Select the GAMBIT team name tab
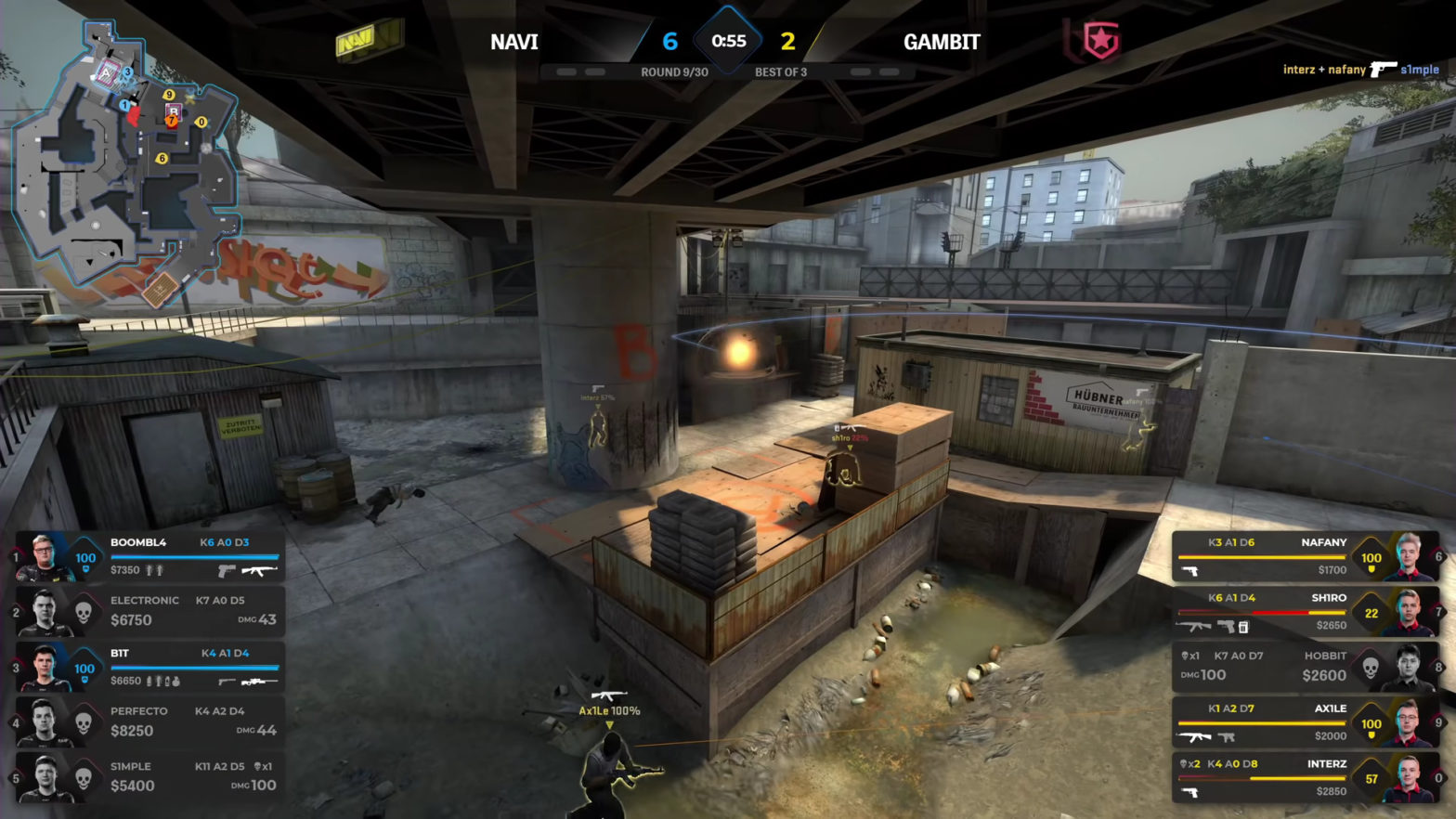 (x=942, y=41)
